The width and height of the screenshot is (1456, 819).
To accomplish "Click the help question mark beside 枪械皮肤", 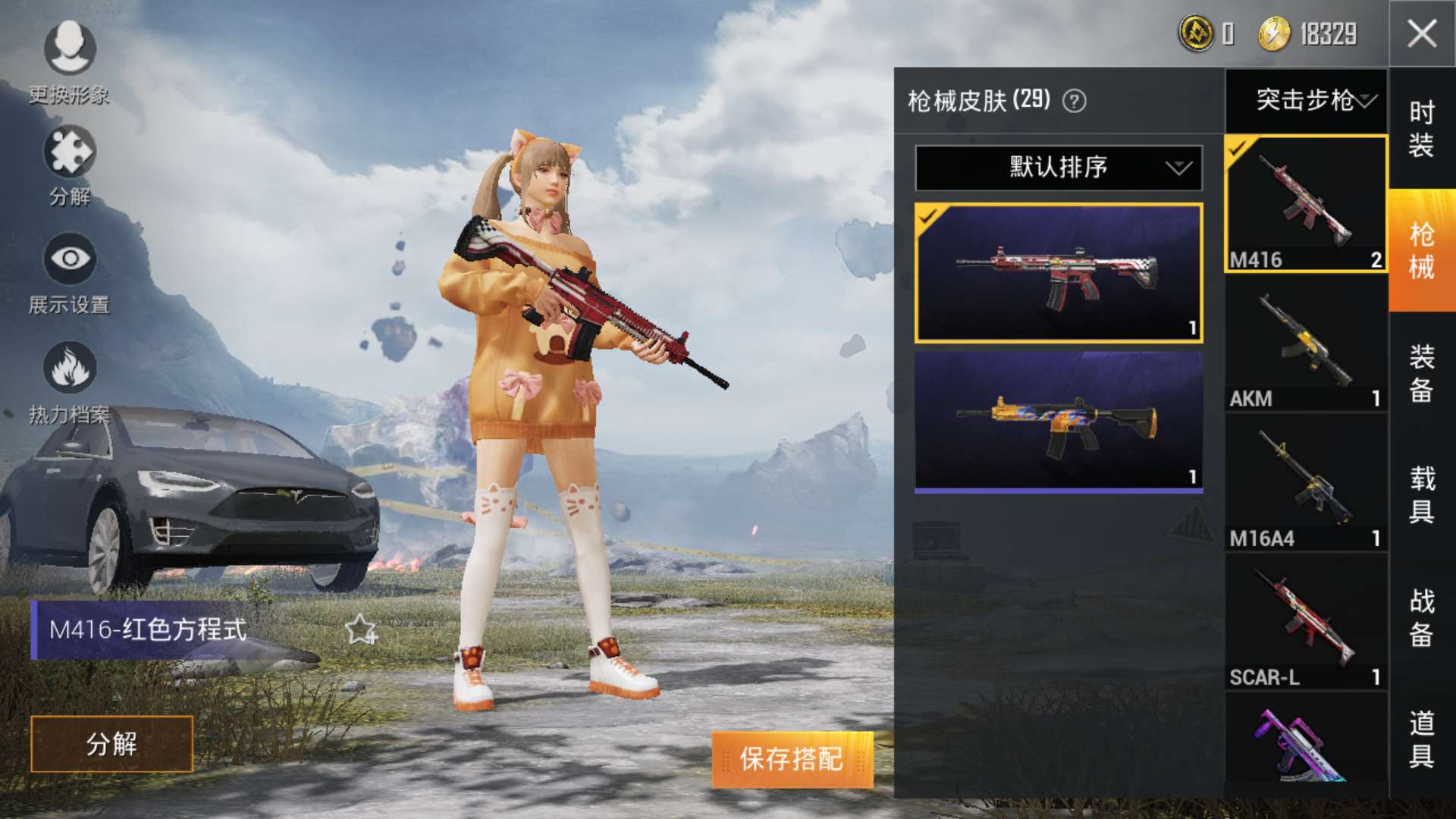I will (1076, 100).
